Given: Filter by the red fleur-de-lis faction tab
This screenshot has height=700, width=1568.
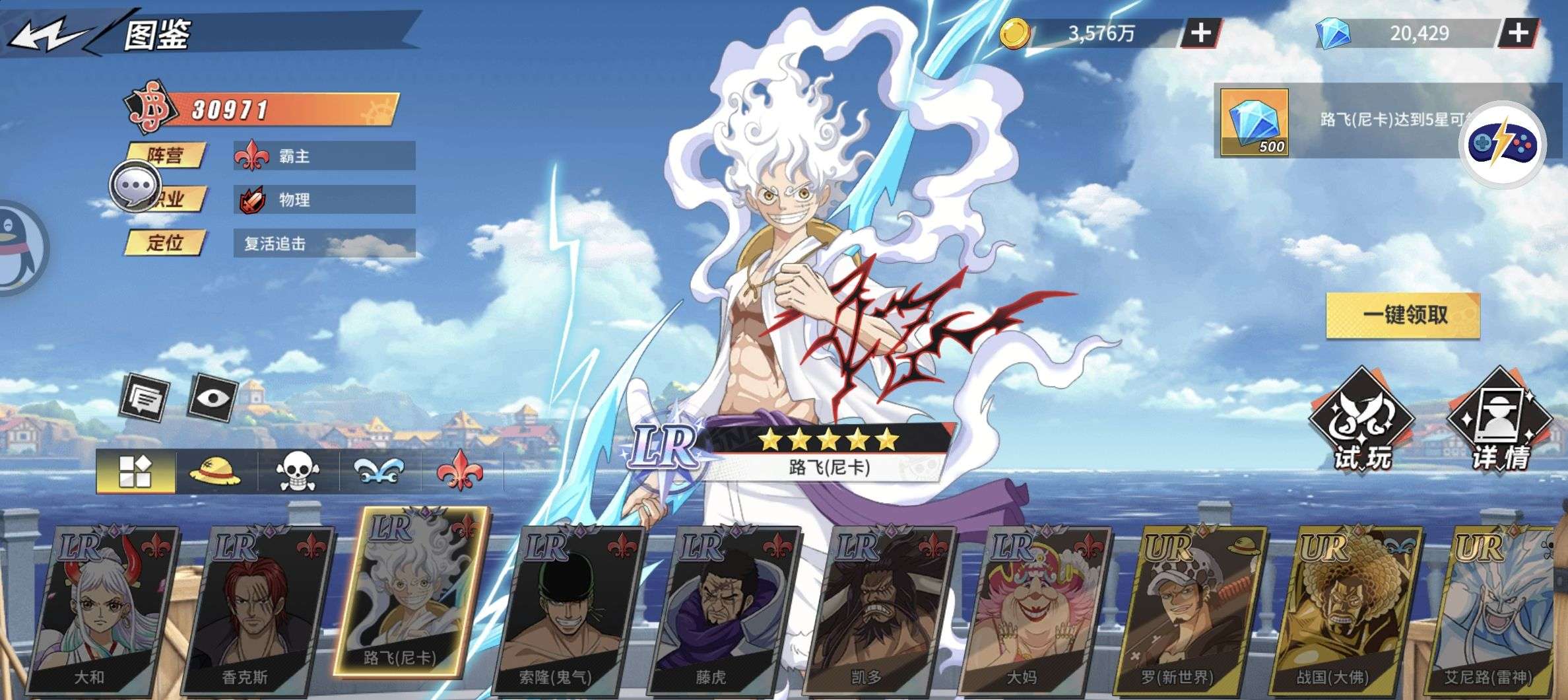Looking at the screenshot, I should coord(459,472).
